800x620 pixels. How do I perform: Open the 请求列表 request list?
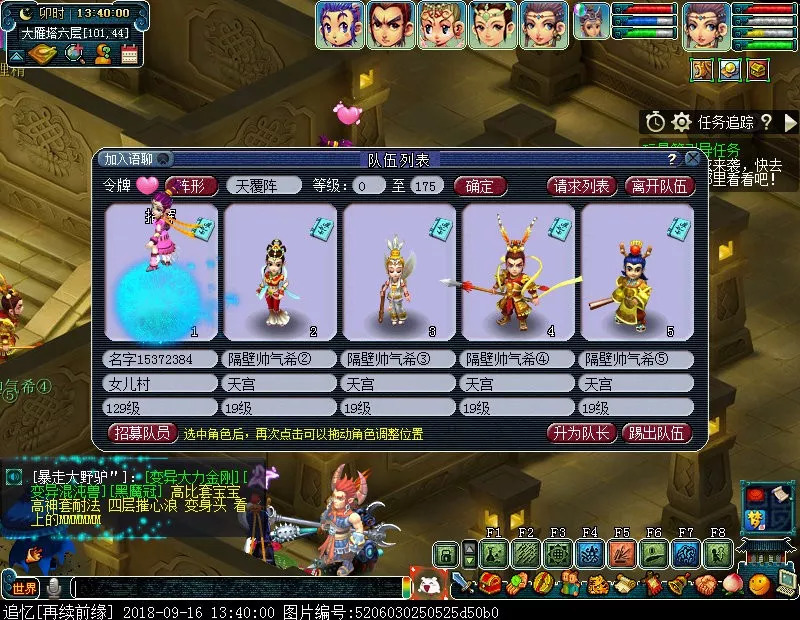[x=582, y=186]
